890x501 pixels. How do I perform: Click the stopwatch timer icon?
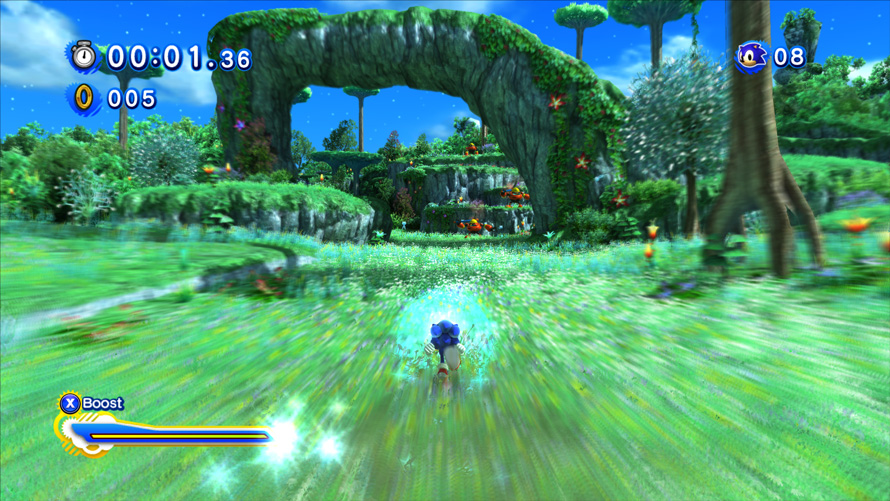[x=83, y=56]
